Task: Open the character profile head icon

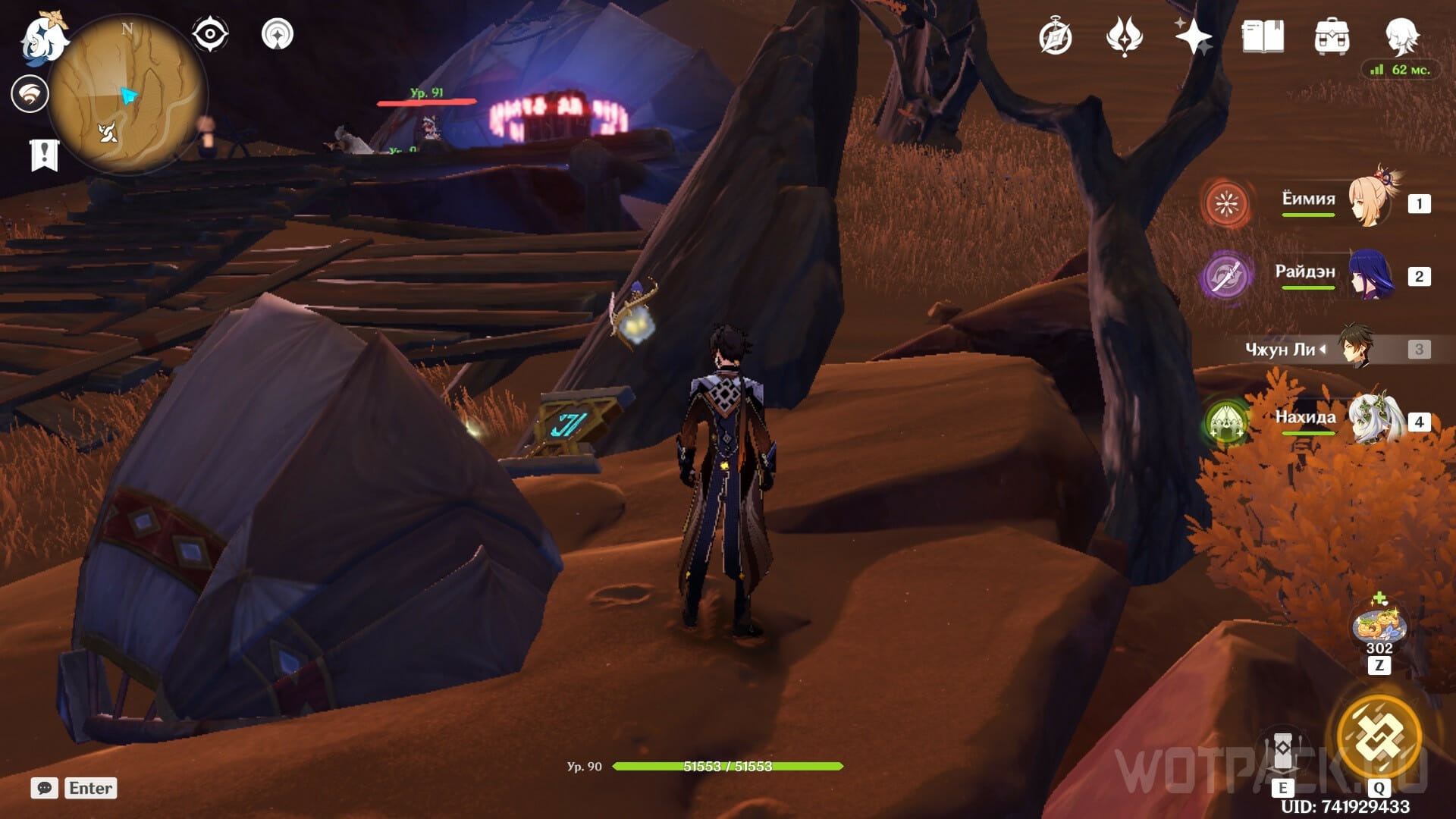Action: click(1401, 36)
